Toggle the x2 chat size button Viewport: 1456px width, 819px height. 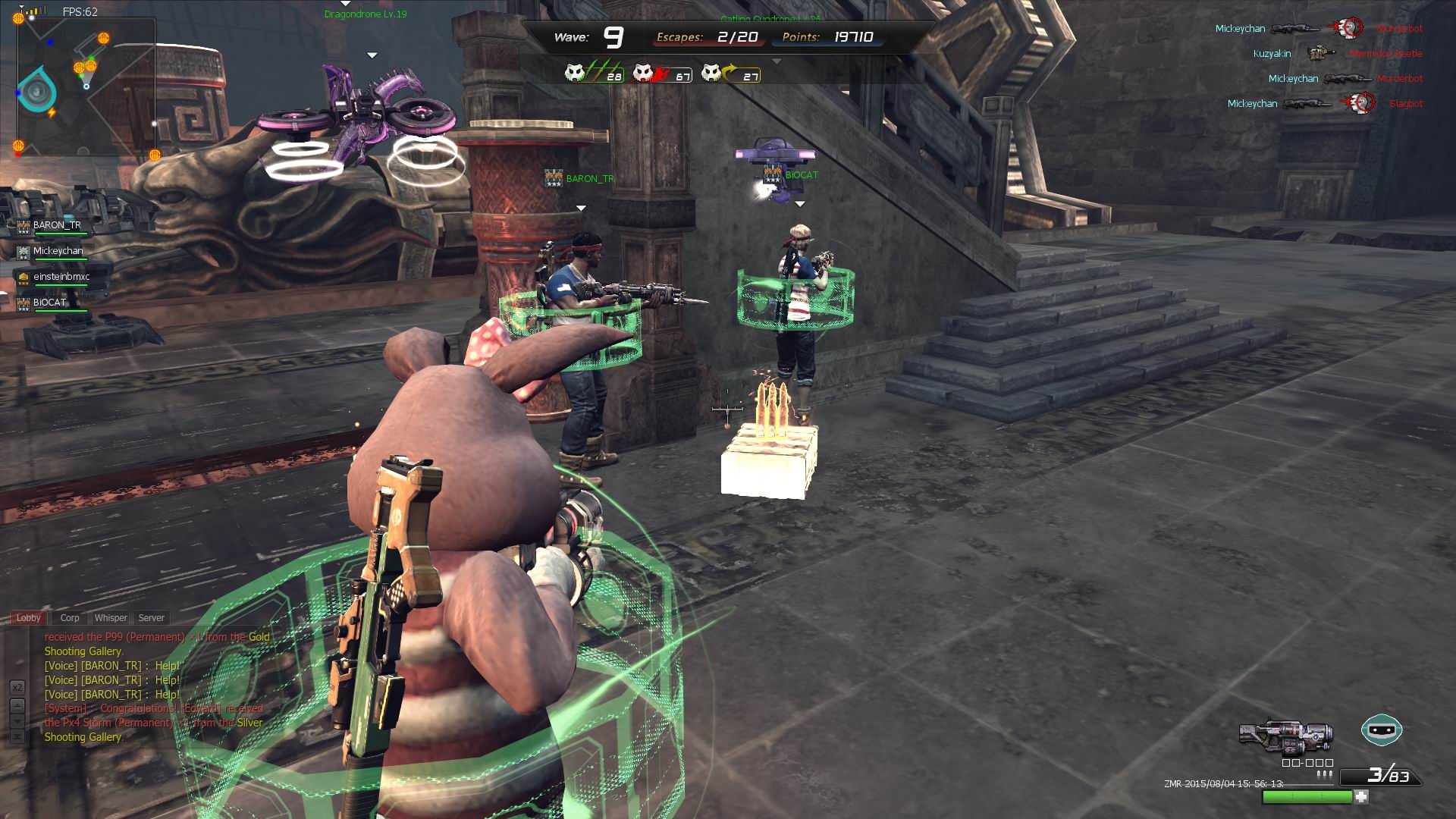click(x=17, y=687)
